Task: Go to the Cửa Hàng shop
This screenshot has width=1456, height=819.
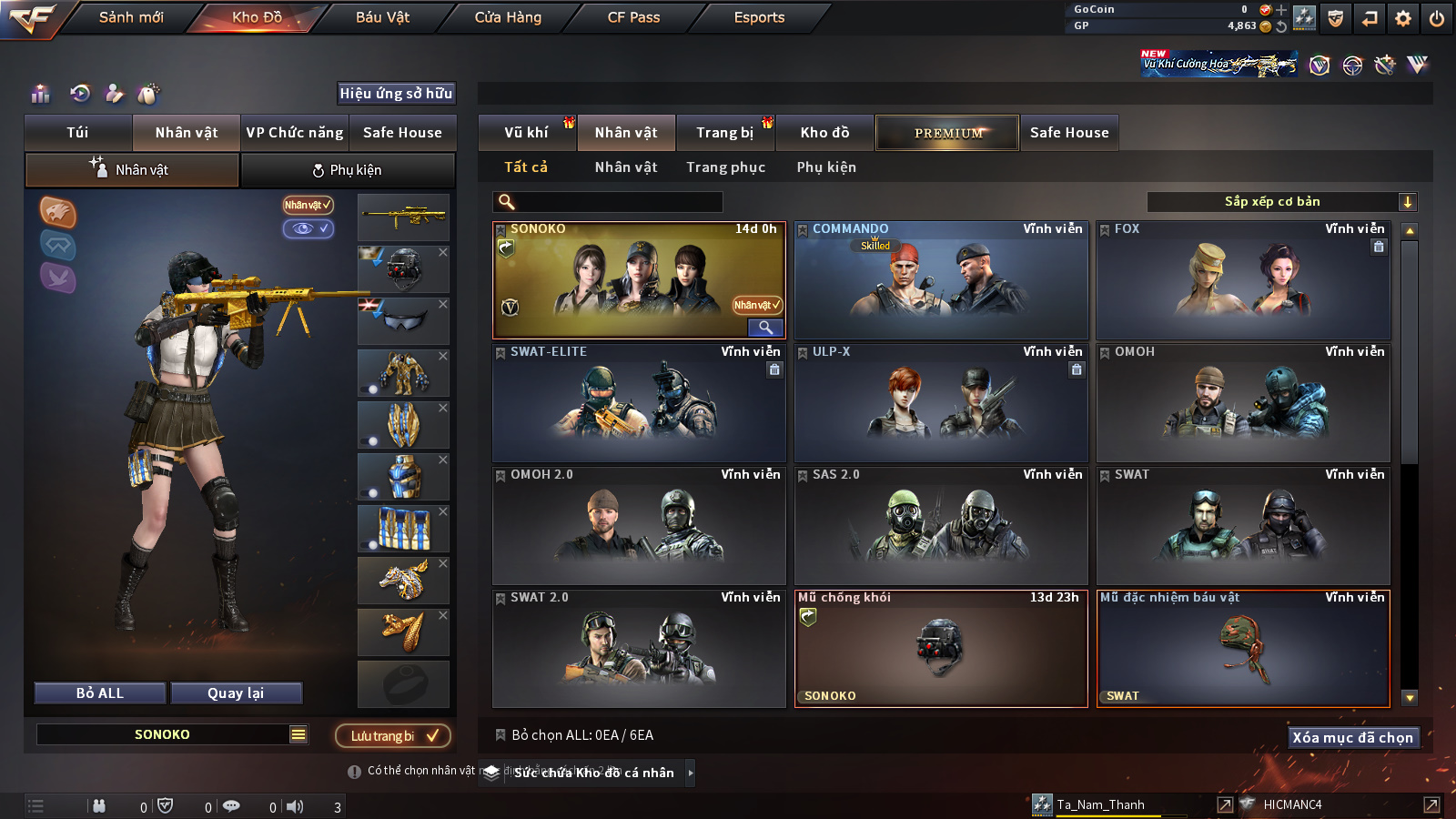Action: tap(508, 17)
